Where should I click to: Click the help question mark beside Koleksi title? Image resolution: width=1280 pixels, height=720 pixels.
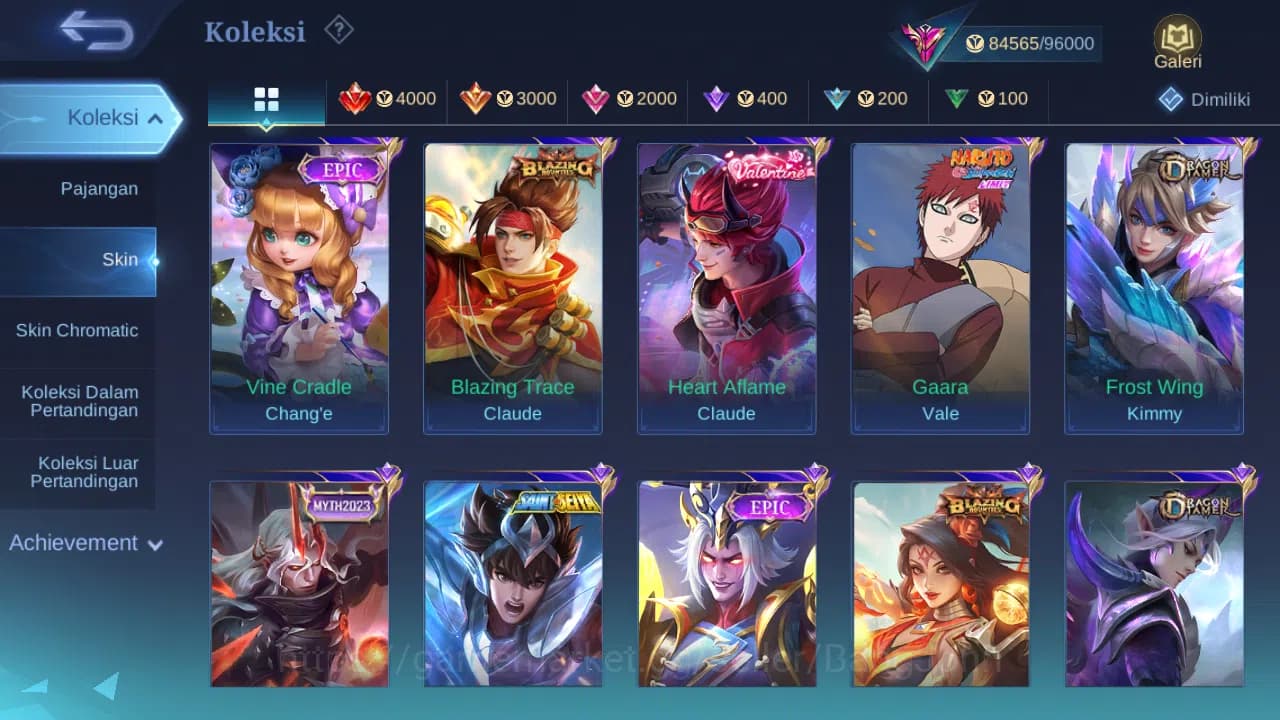338,30
